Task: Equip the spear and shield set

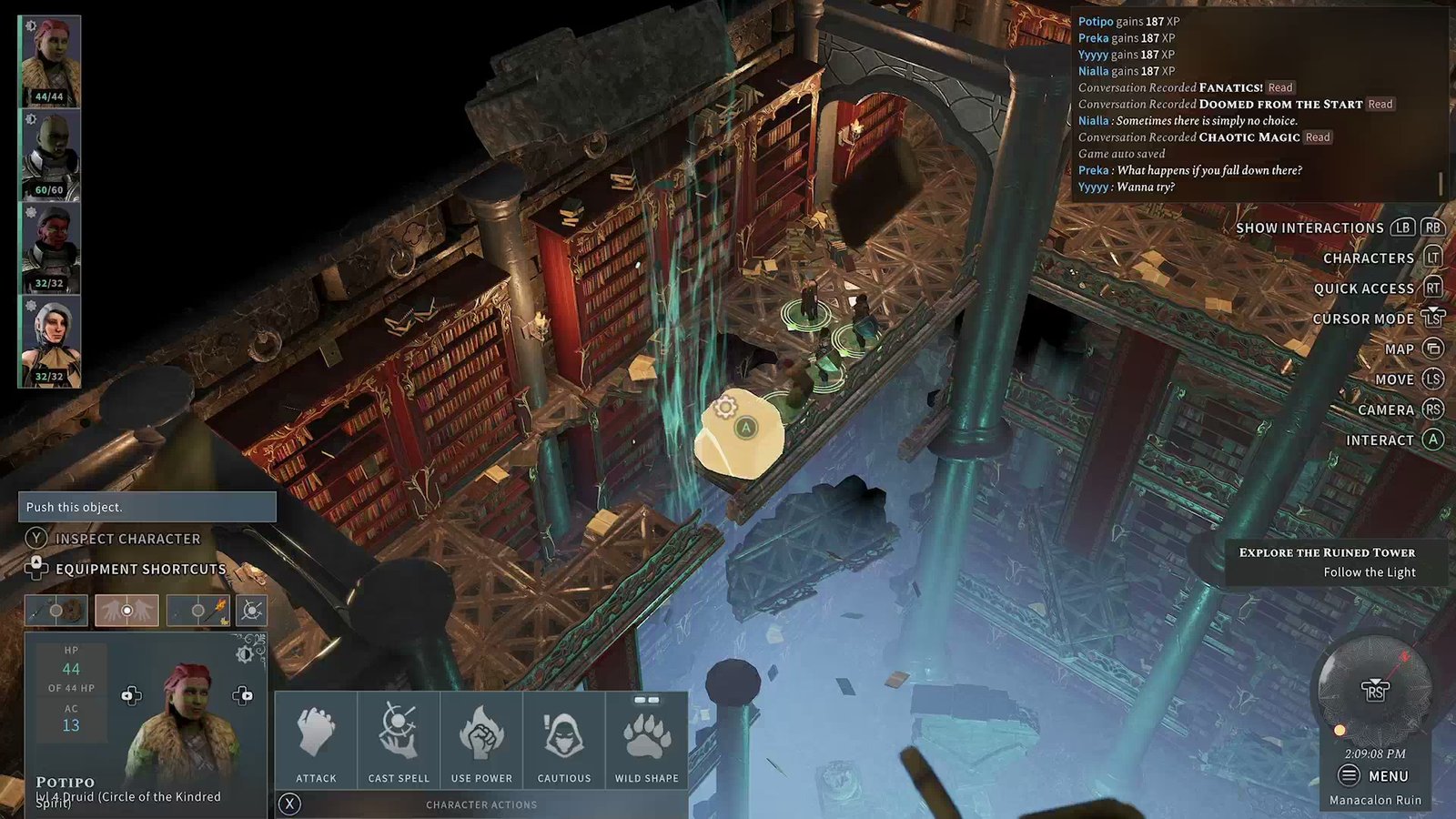Action: pyautogui.click(x=56, y=611)
